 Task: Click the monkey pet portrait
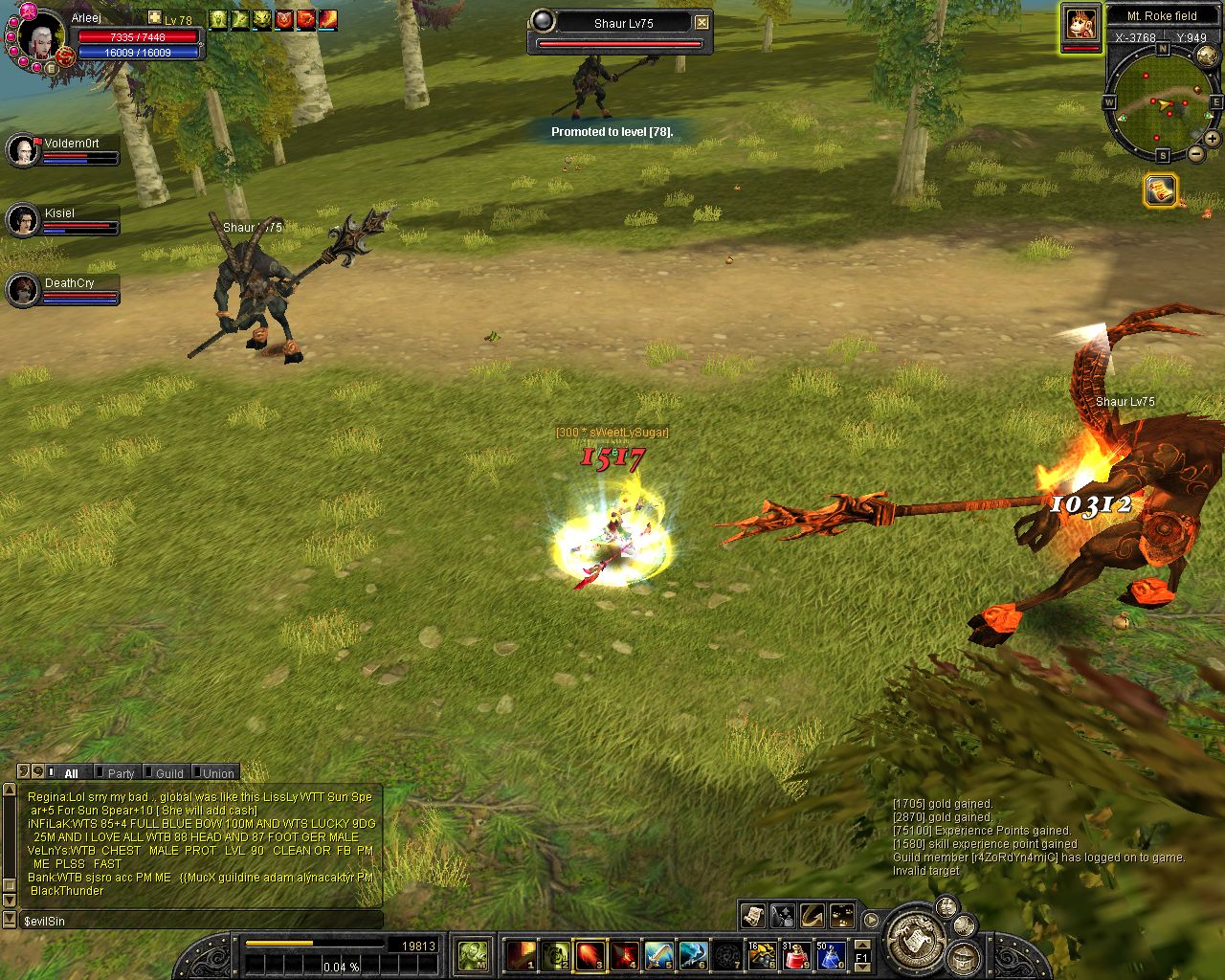pos(1081,24)
